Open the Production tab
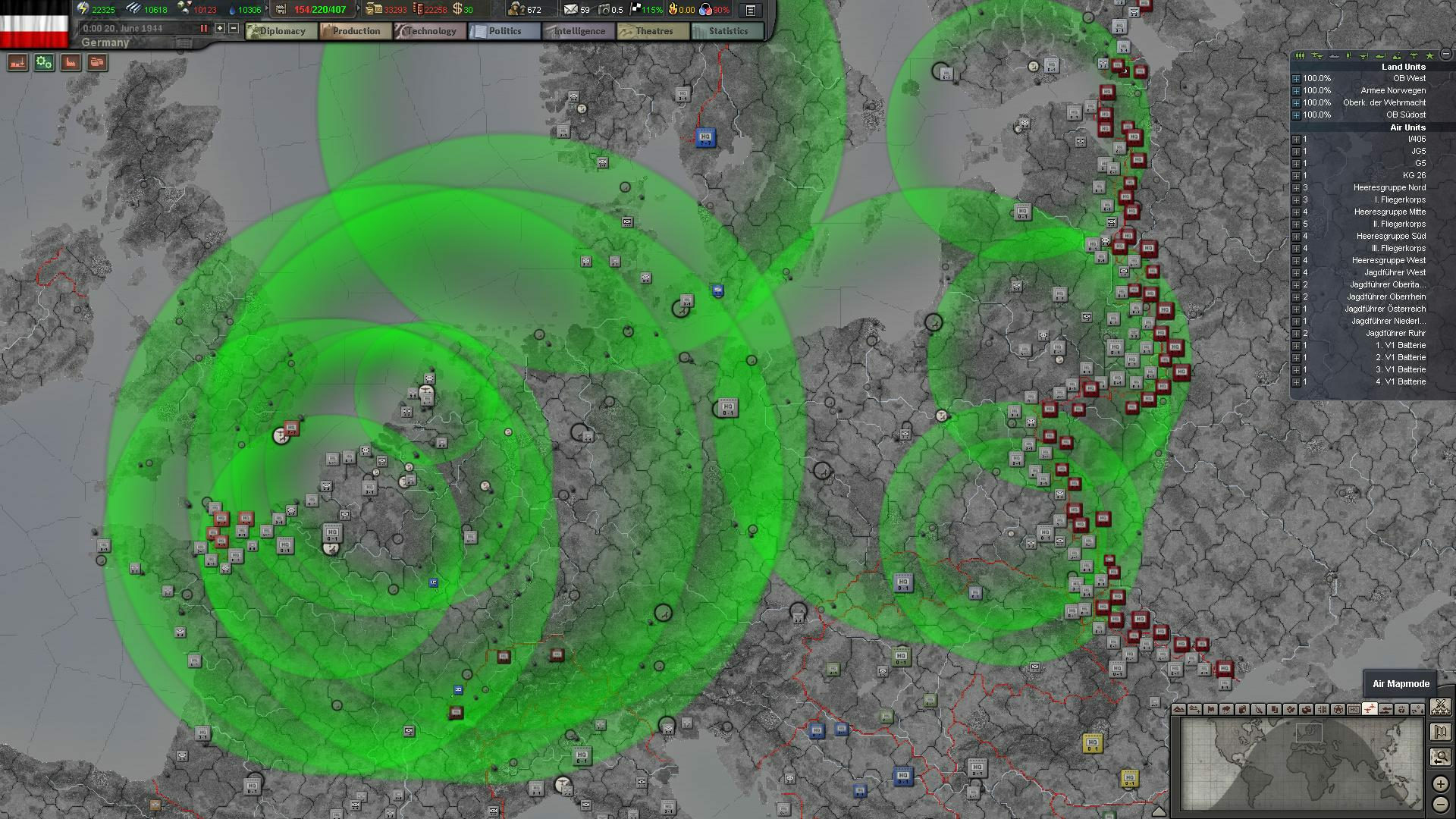This screenshot has height=819, width=1456. coord(354,31)
